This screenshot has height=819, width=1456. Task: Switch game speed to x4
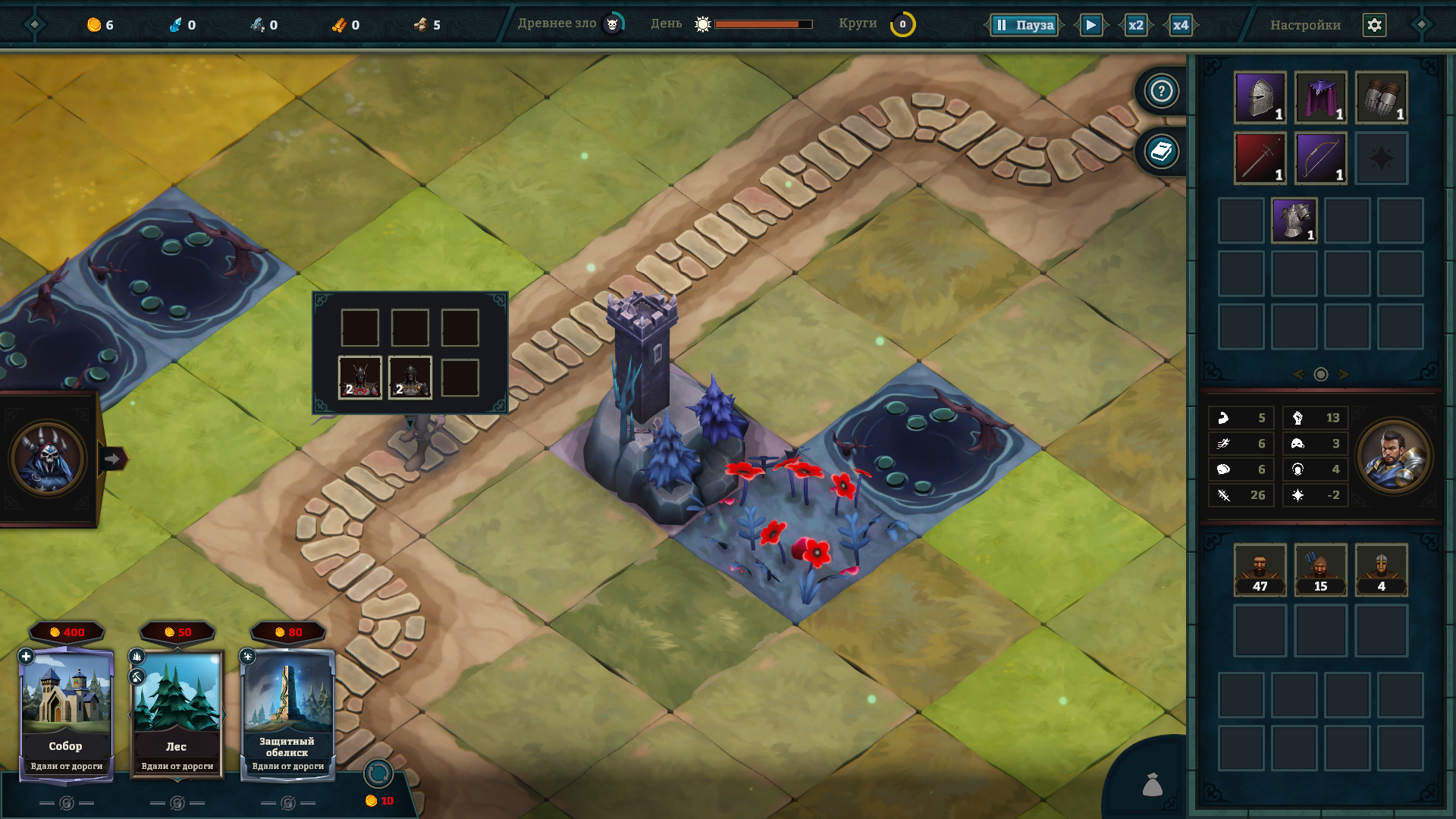(1180, 25)
